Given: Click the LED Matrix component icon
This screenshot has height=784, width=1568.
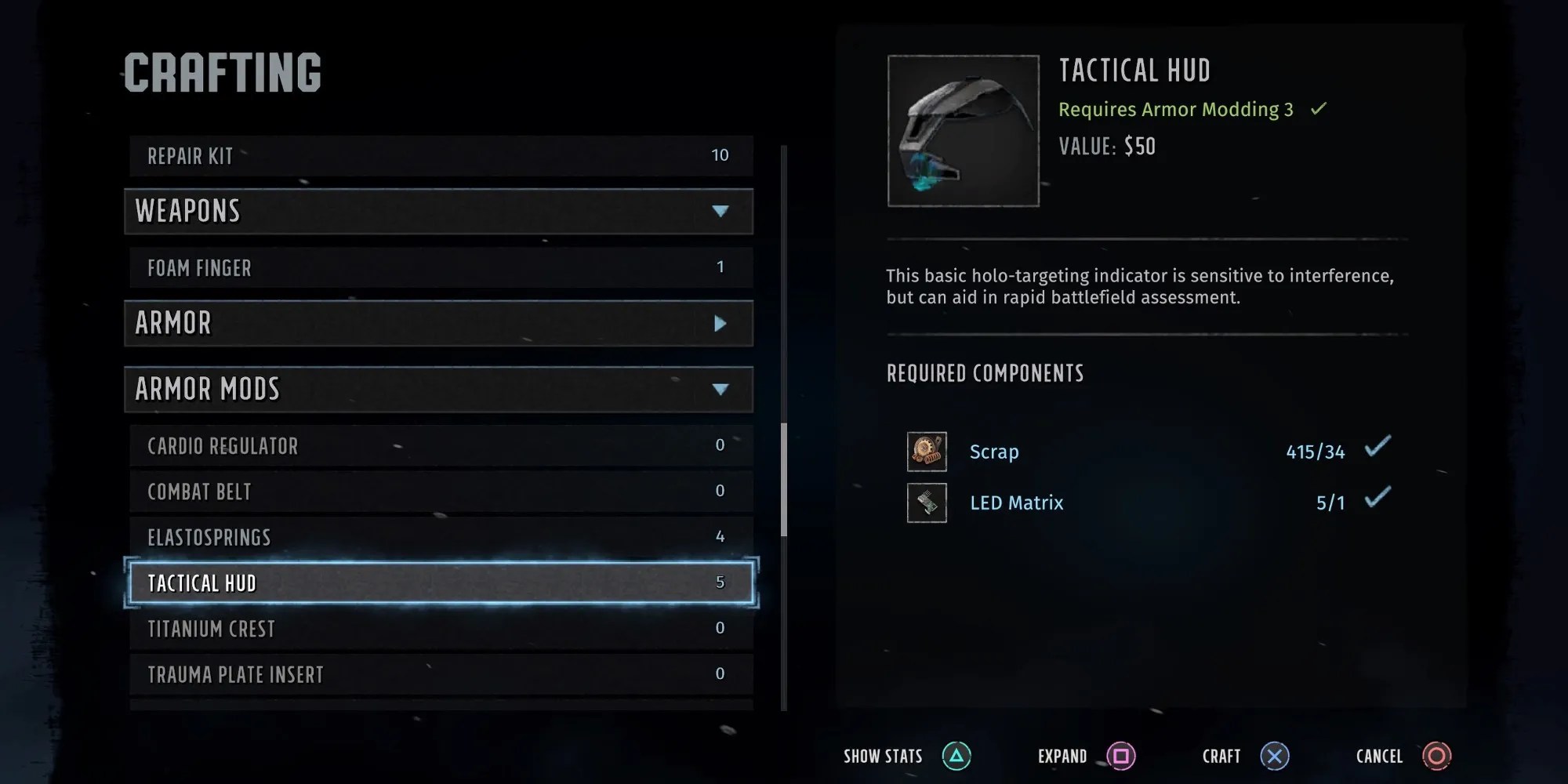Looking at the screenshot, I should (927, 503).
